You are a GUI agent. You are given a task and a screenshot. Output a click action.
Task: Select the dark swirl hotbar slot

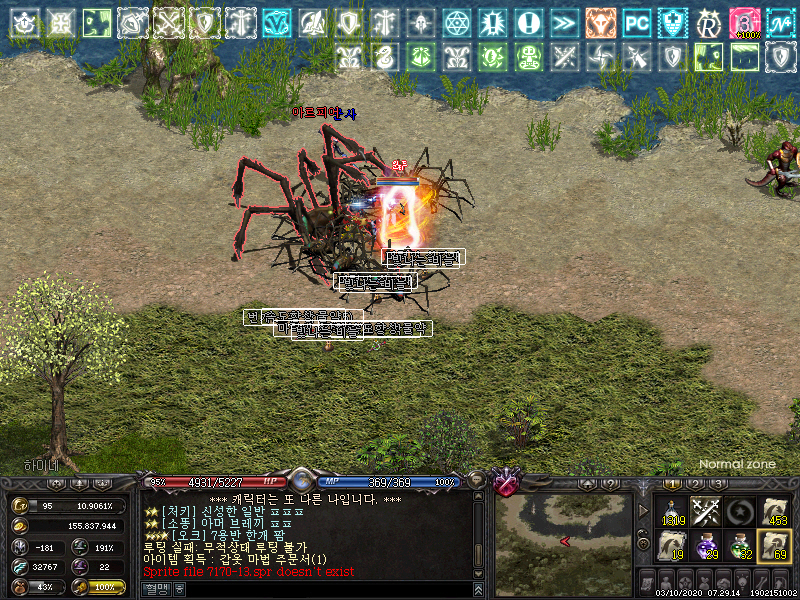tap(740, 511)
